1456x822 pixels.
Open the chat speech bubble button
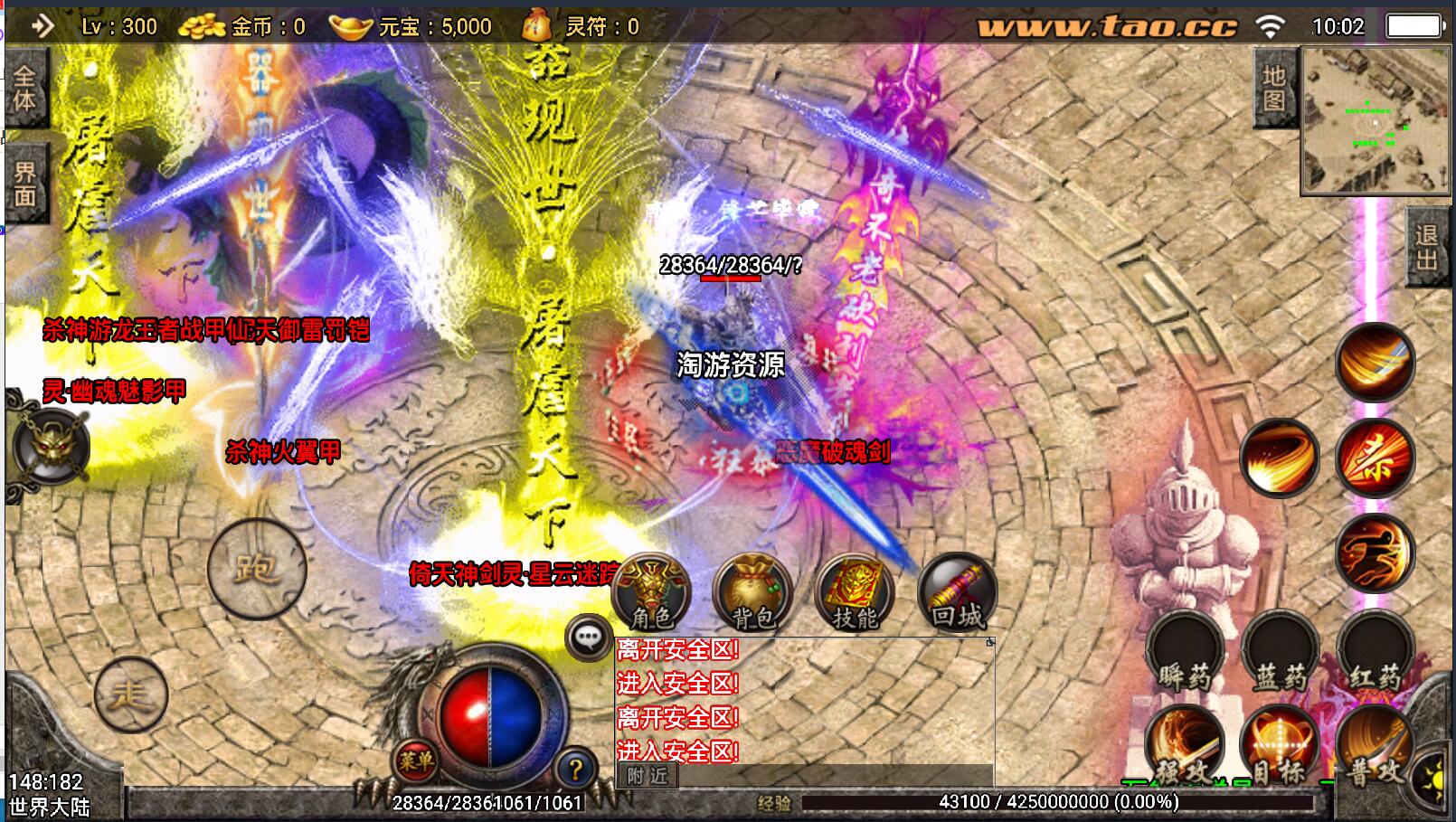point(589,638)
